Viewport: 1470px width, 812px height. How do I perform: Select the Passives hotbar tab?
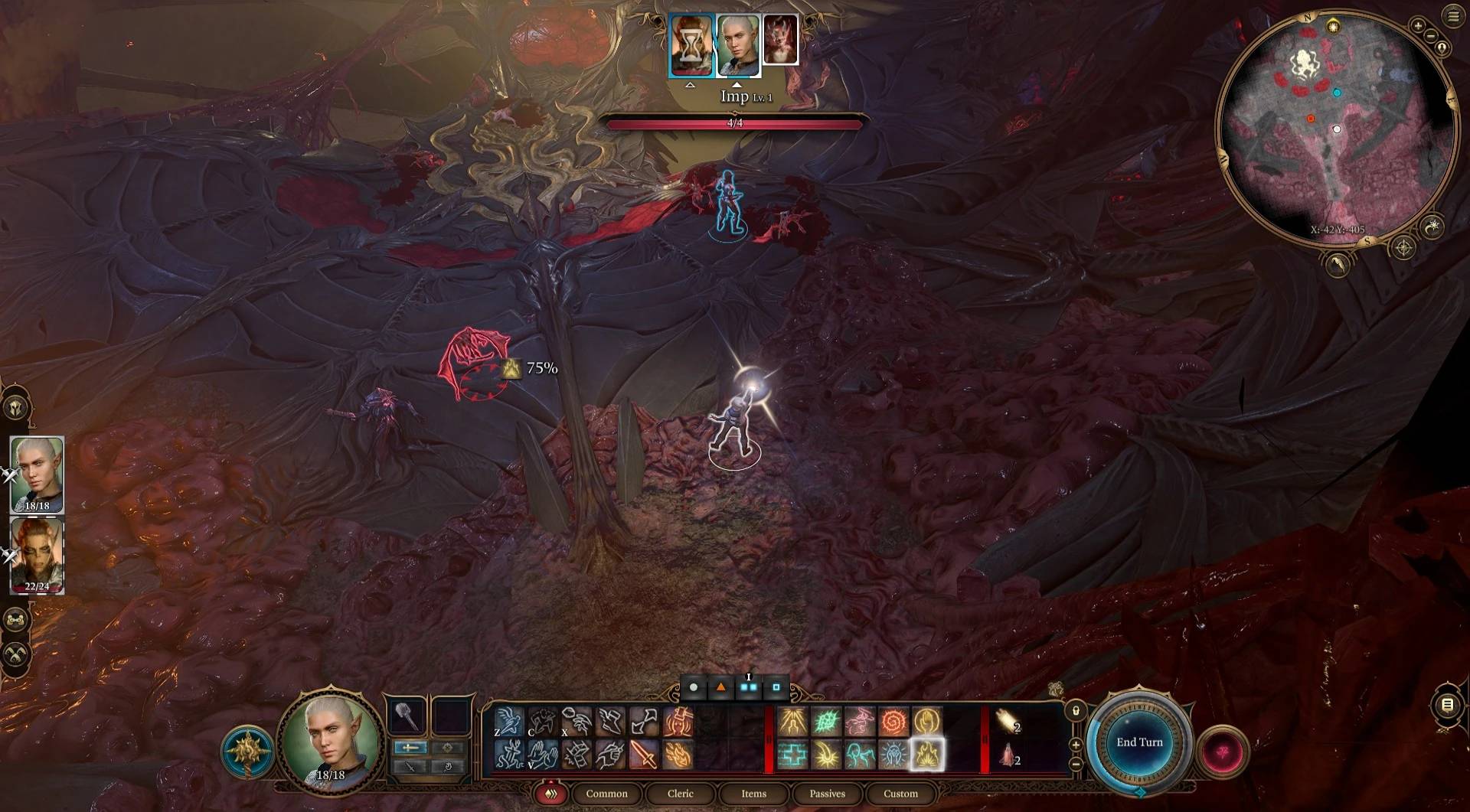pyautogui.click(x=827, y=794)
